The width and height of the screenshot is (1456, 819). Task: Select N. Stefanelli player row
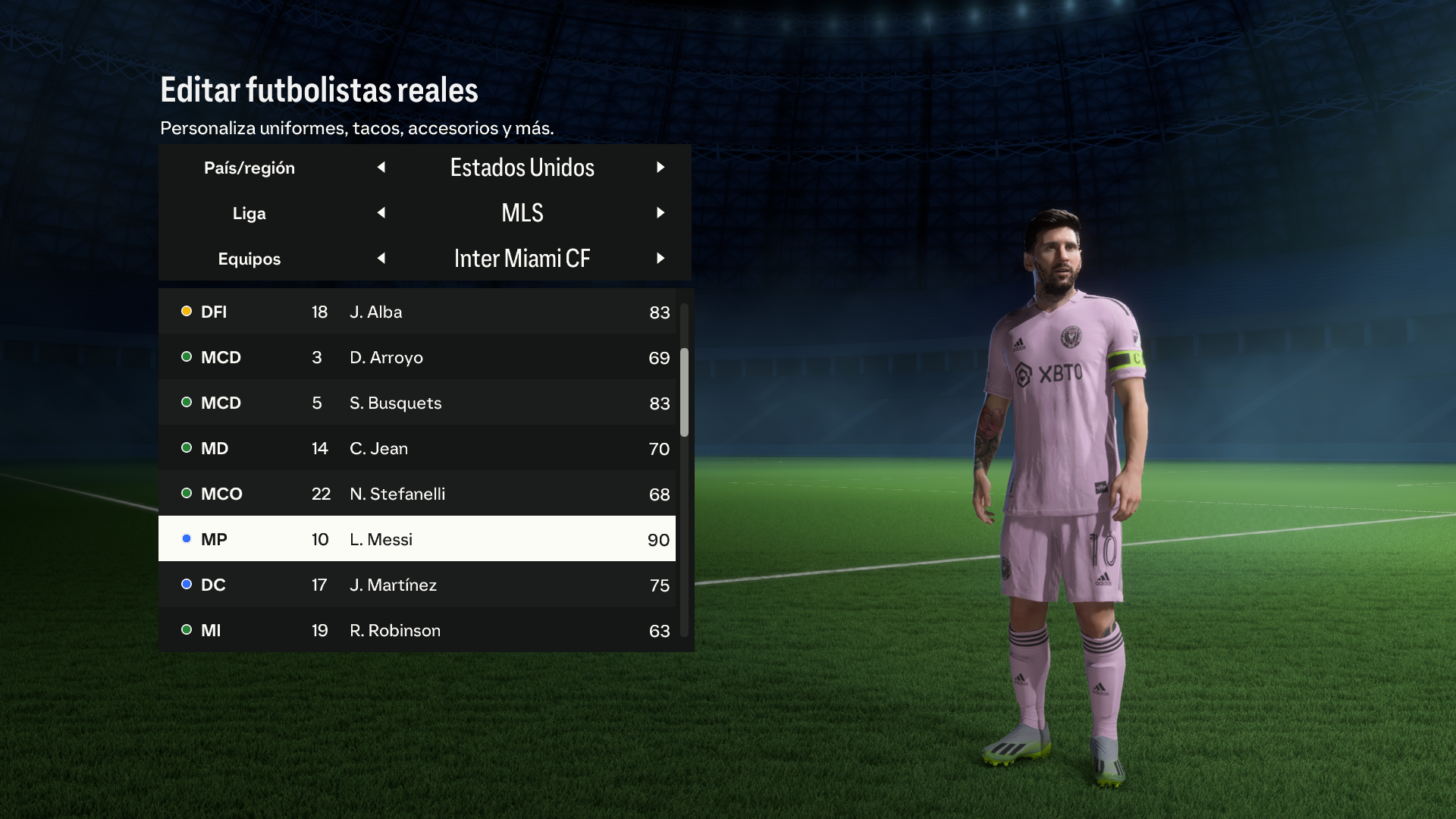point(417,494)
